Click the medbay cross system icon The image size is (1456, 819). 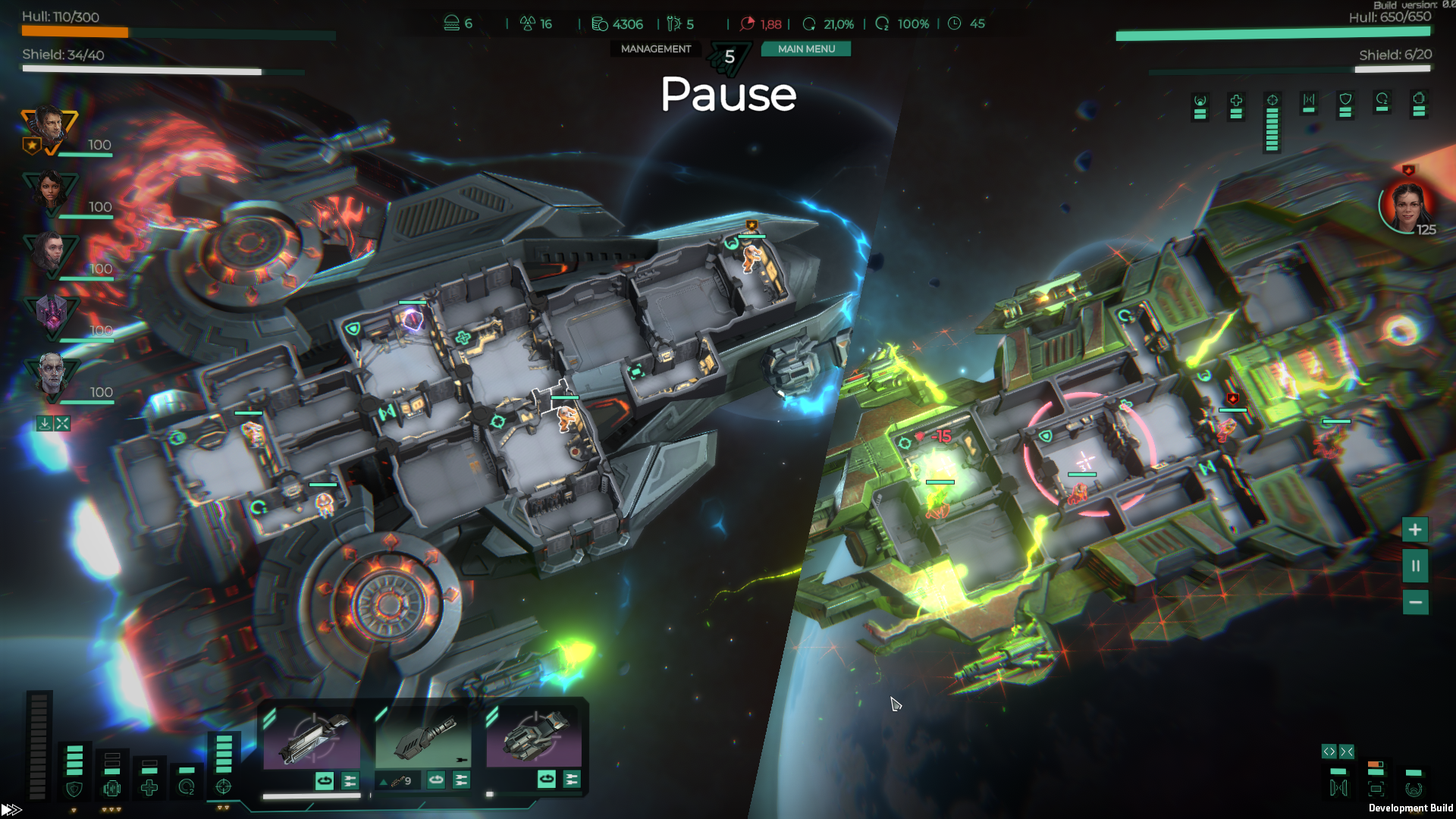pos(149,789)
